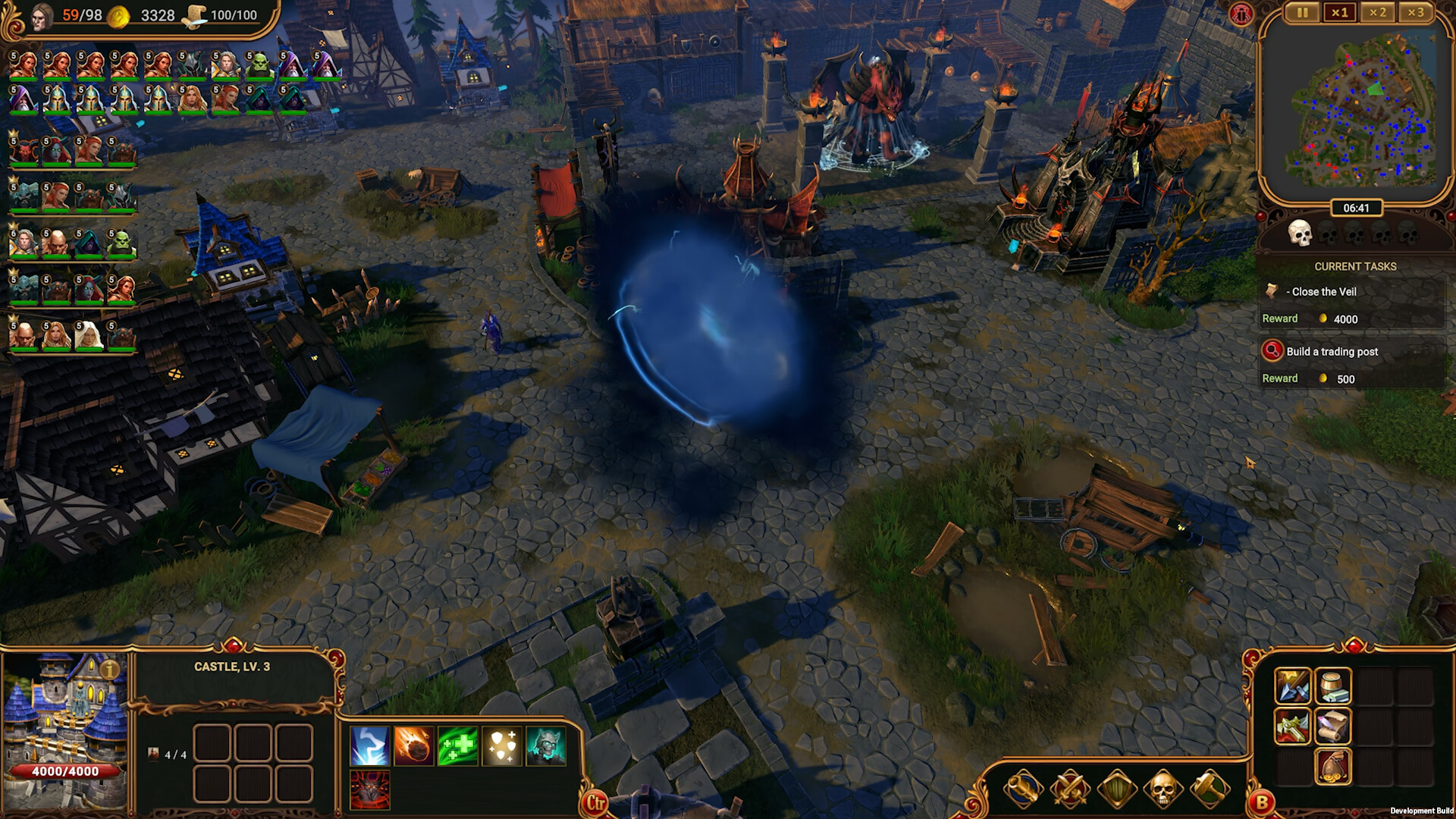Image resolution: width=1456 pixels, height=819 pixels.
Task: Cast the lightning bolt spell
Action: pos(370,746)
